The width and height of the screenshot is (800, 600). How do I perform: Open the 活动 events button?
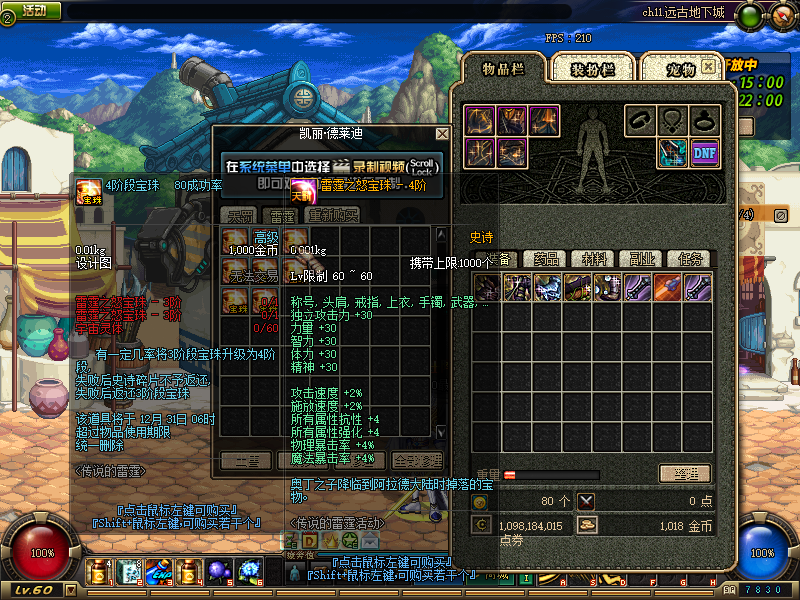[x=34, y=10]
